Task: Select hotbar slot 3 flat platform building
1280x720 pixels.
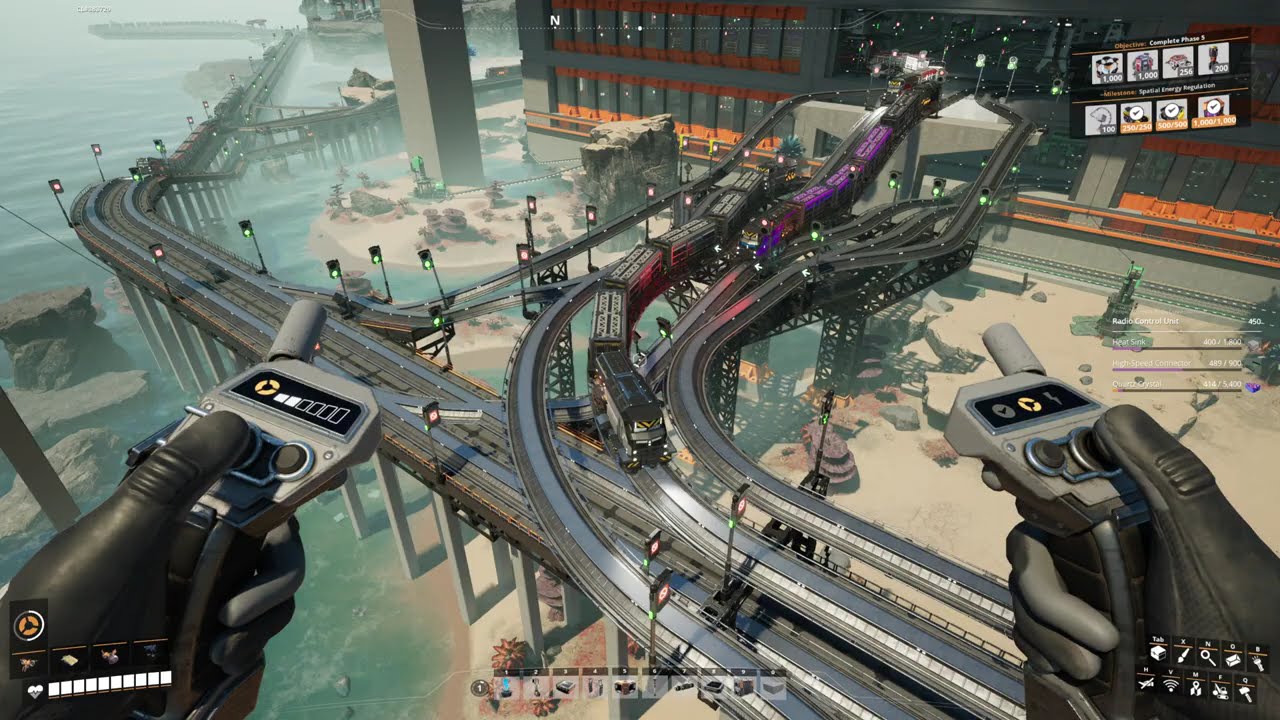Action: click(x=567, y=687)
